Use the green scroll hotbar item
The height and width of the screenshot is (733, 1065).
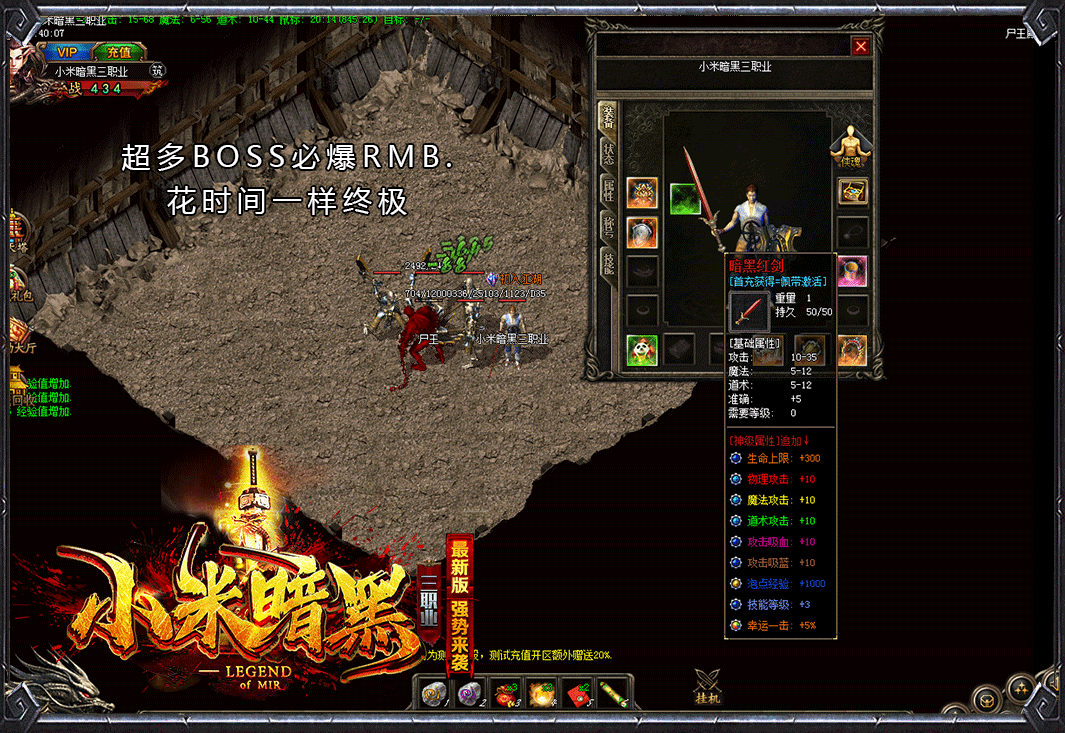(x=612, y=692)
